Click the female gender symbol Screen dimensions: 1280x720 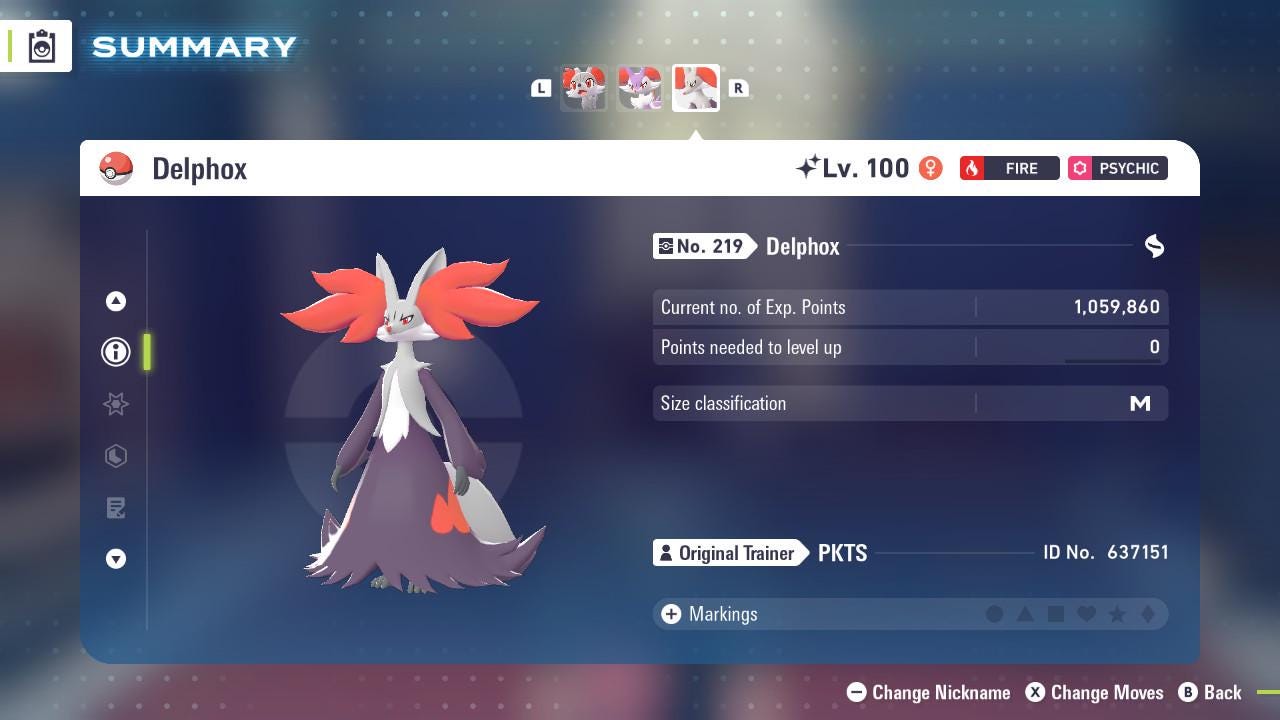click(x=929, y=168)
